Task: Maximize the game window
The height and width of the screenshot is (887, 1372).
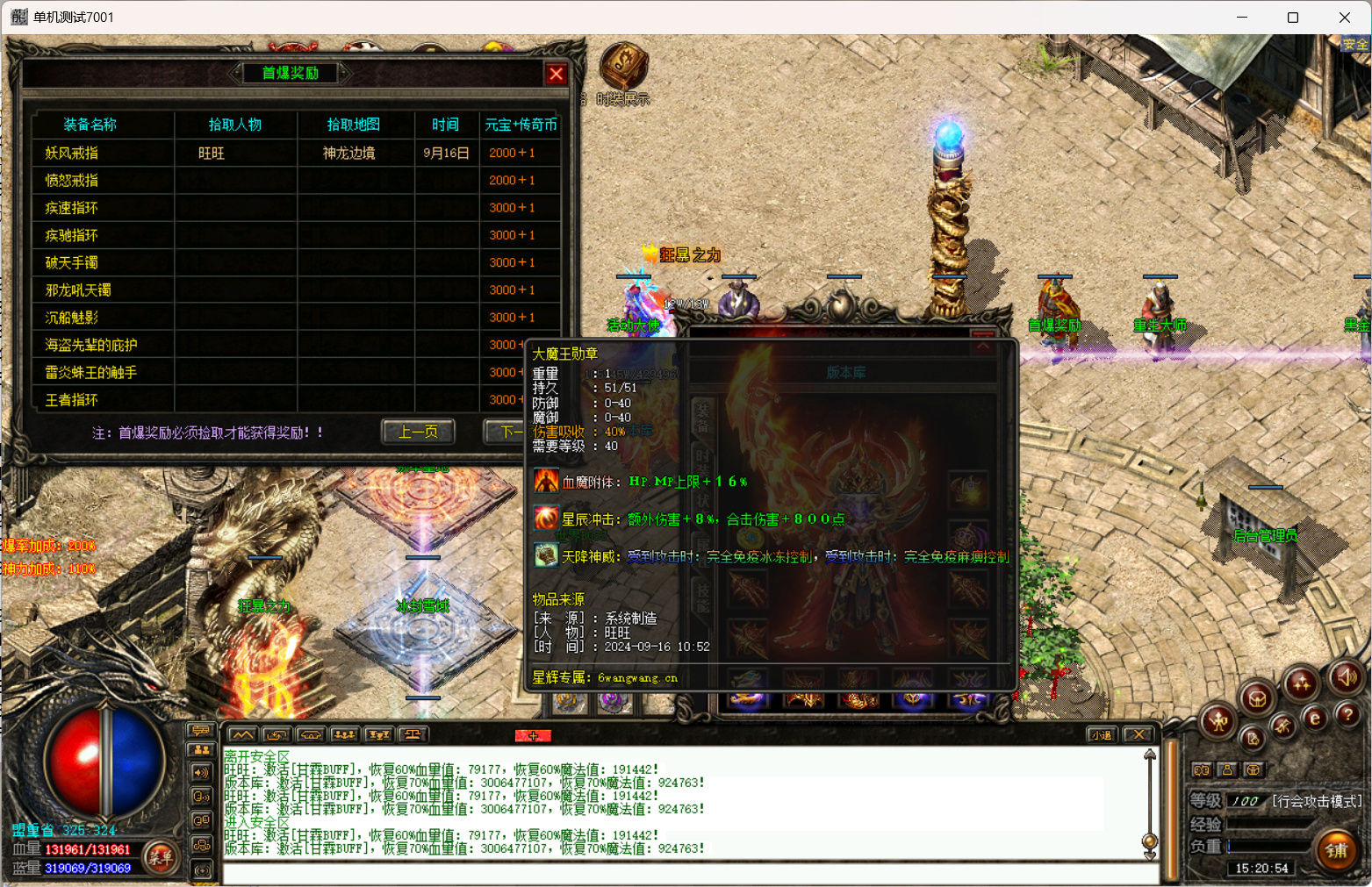Action: point(1292,18)
